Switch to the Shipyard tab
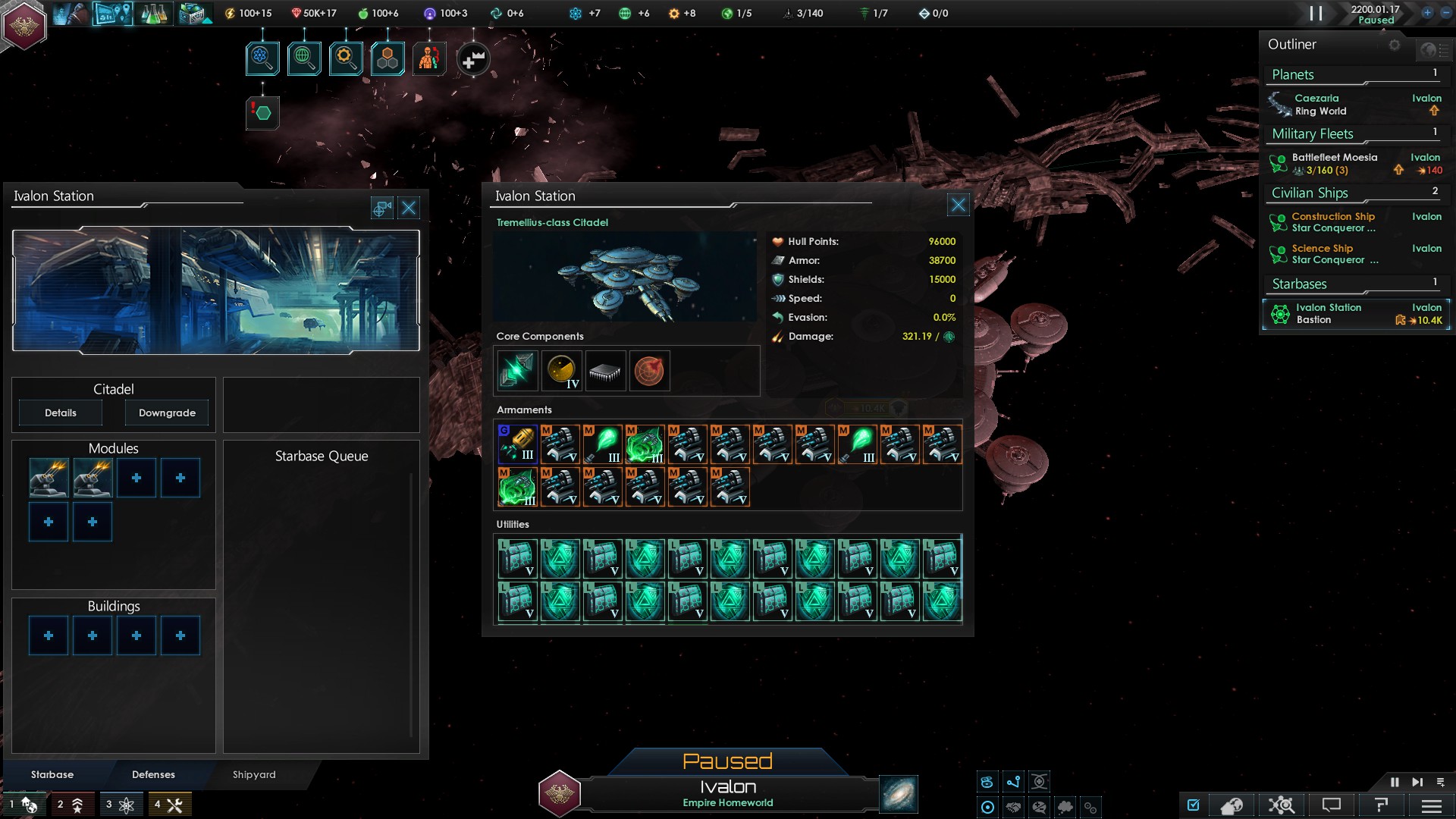This screenshot has width=1456, height=819. pos(253,775)
